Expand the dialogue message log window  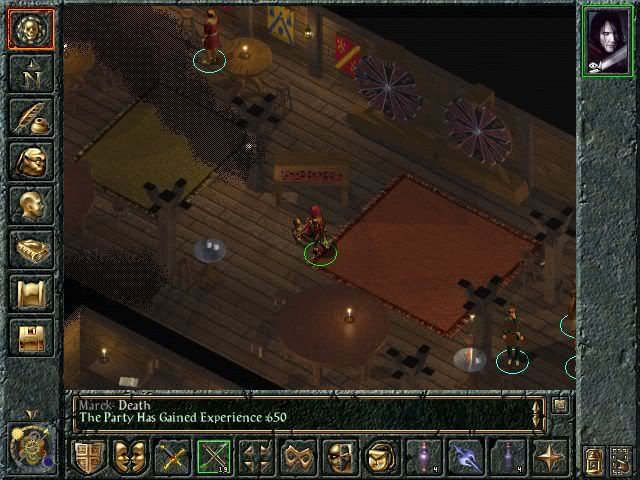[x=560, y=405]
